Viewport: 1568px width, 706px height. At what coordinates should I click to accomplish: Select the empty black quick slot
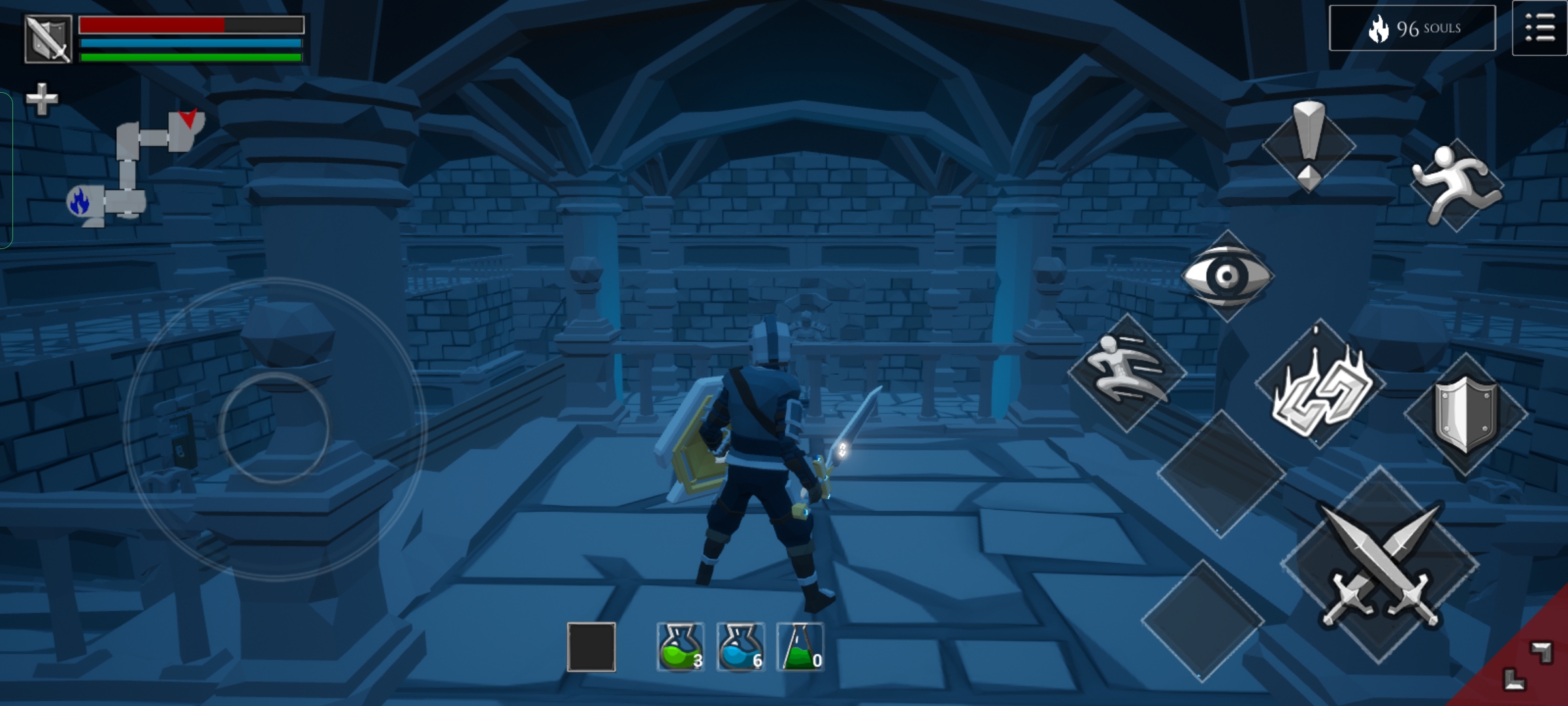(x=591, y=647)
